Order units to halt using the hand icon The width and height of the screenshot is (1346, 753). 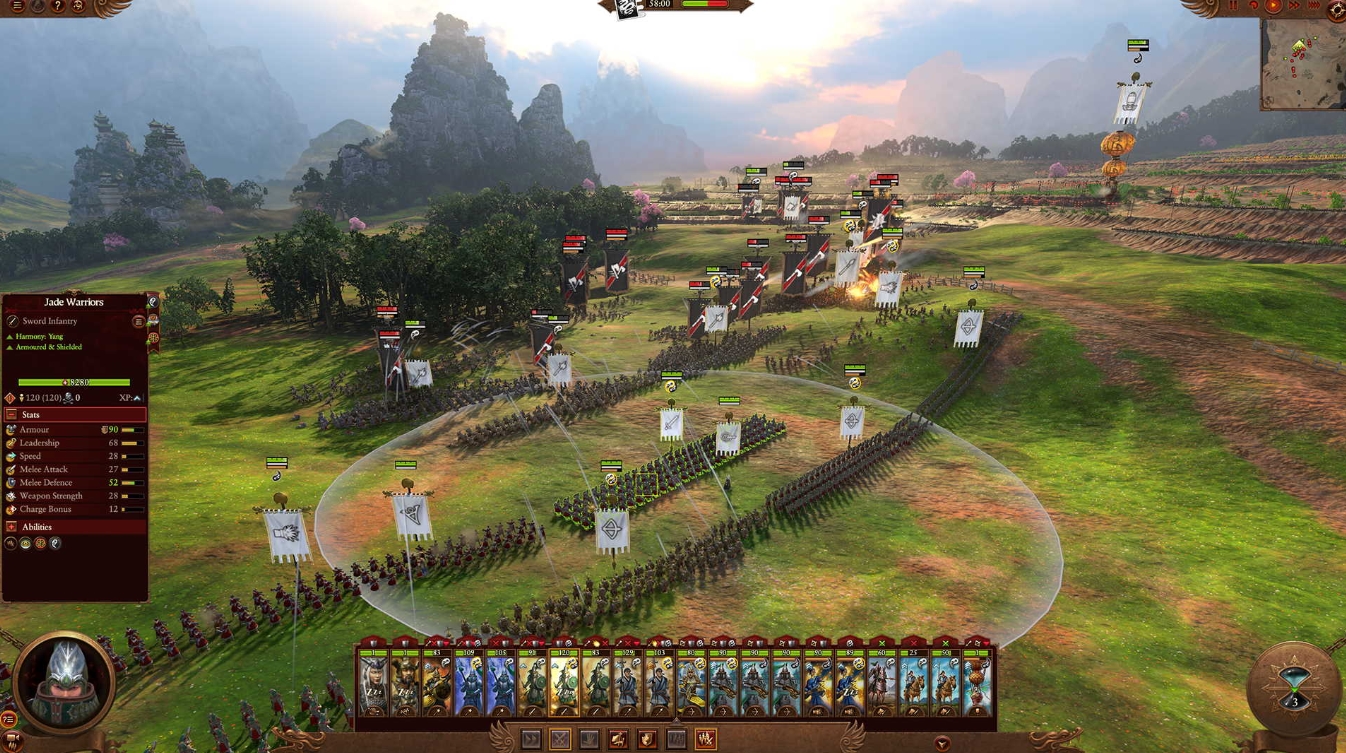[591, 738]
